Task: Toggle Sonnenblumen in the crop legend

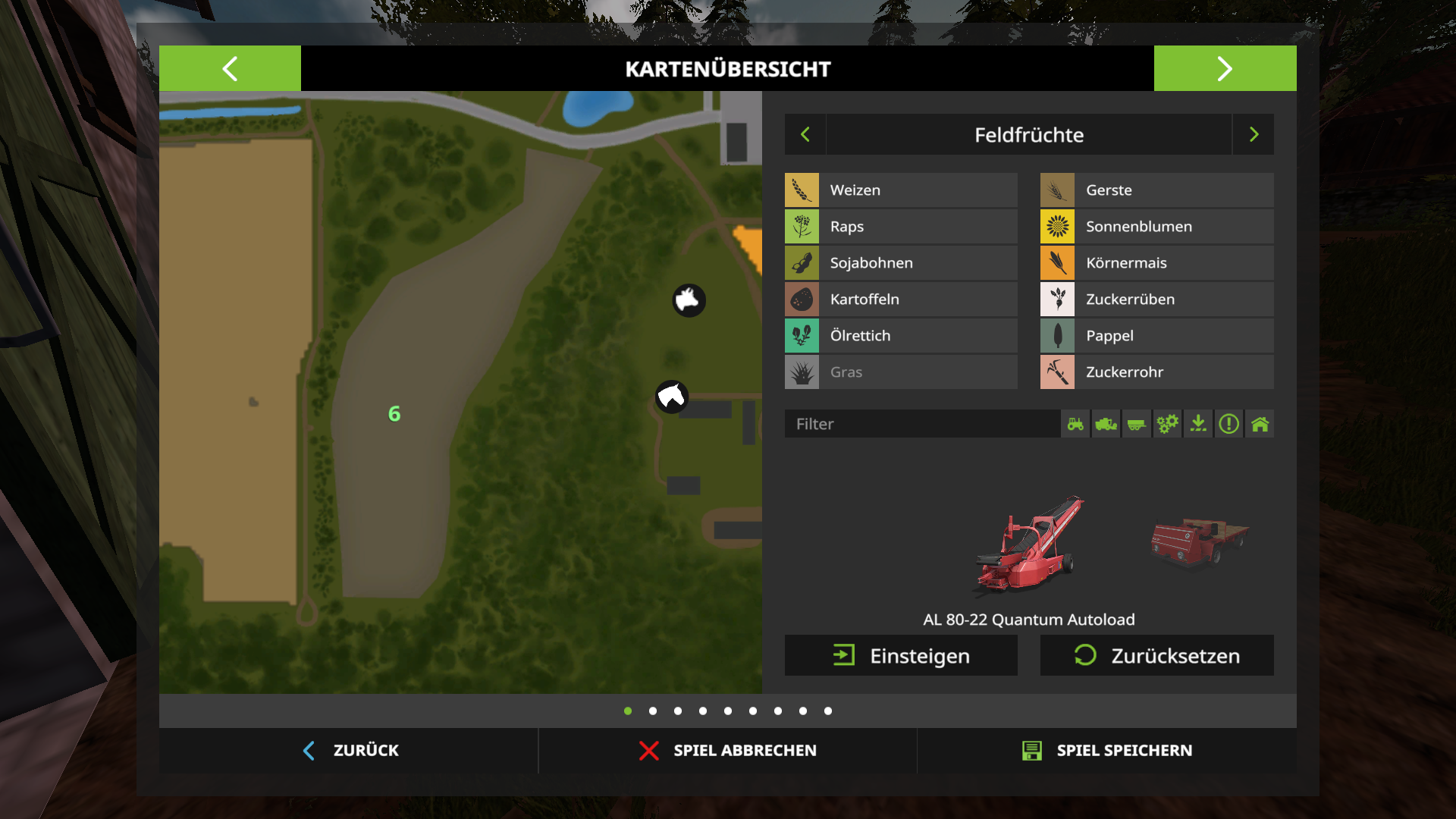Action: 1156,227
